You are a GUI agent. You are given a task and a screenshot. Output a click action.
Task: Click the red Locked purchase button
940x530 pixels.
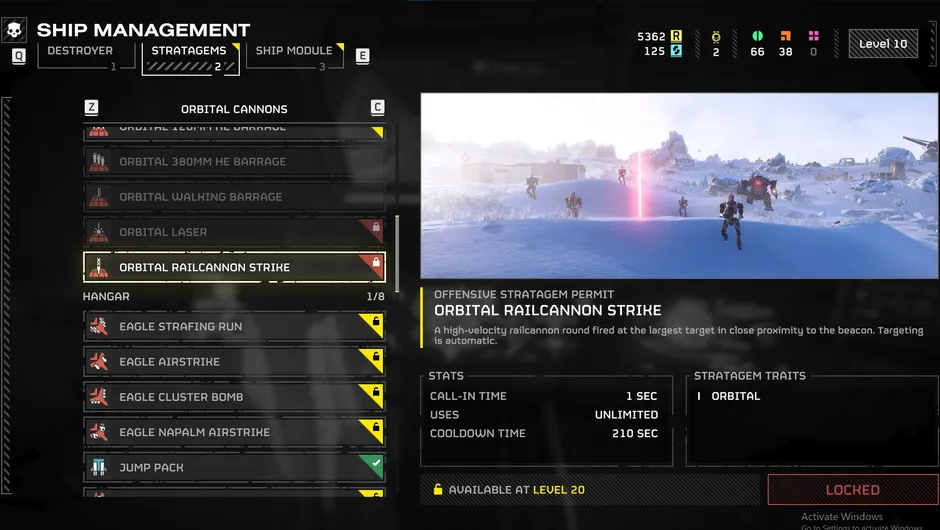coord(852,490)
